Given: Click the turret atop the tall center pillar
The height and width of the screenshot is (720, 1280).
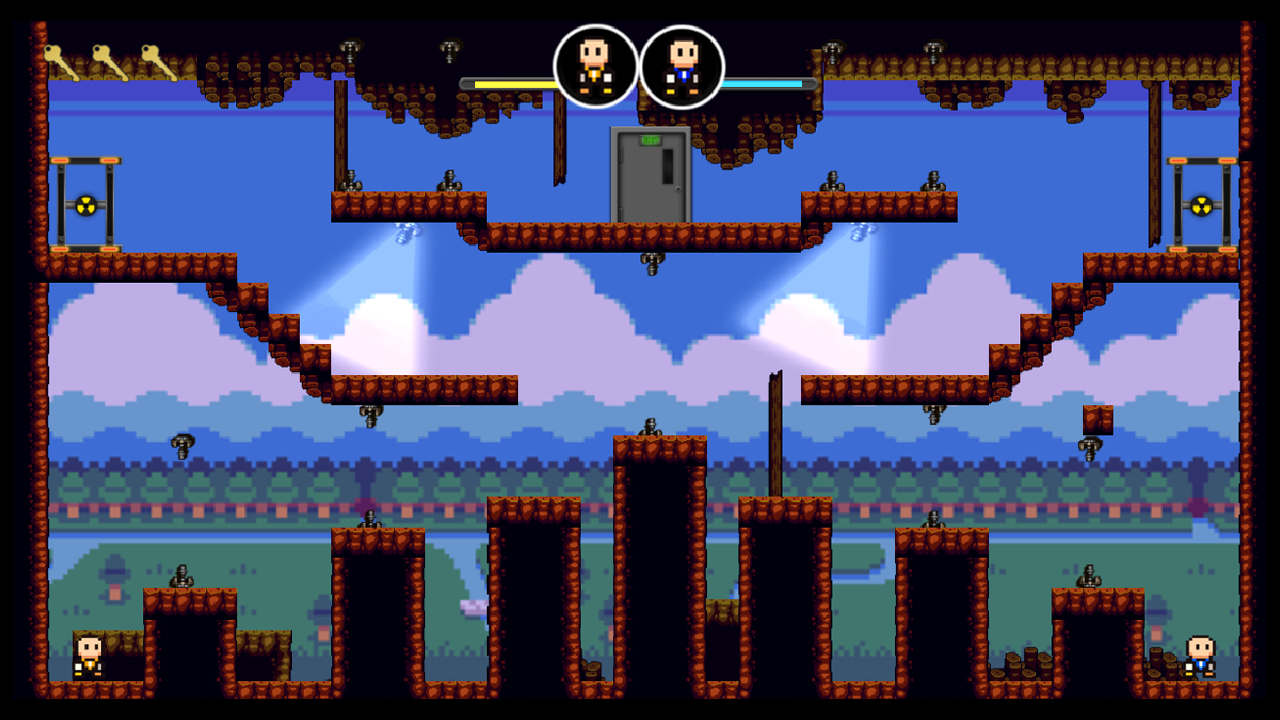Looking at the screenshot, I should point(651,428).
